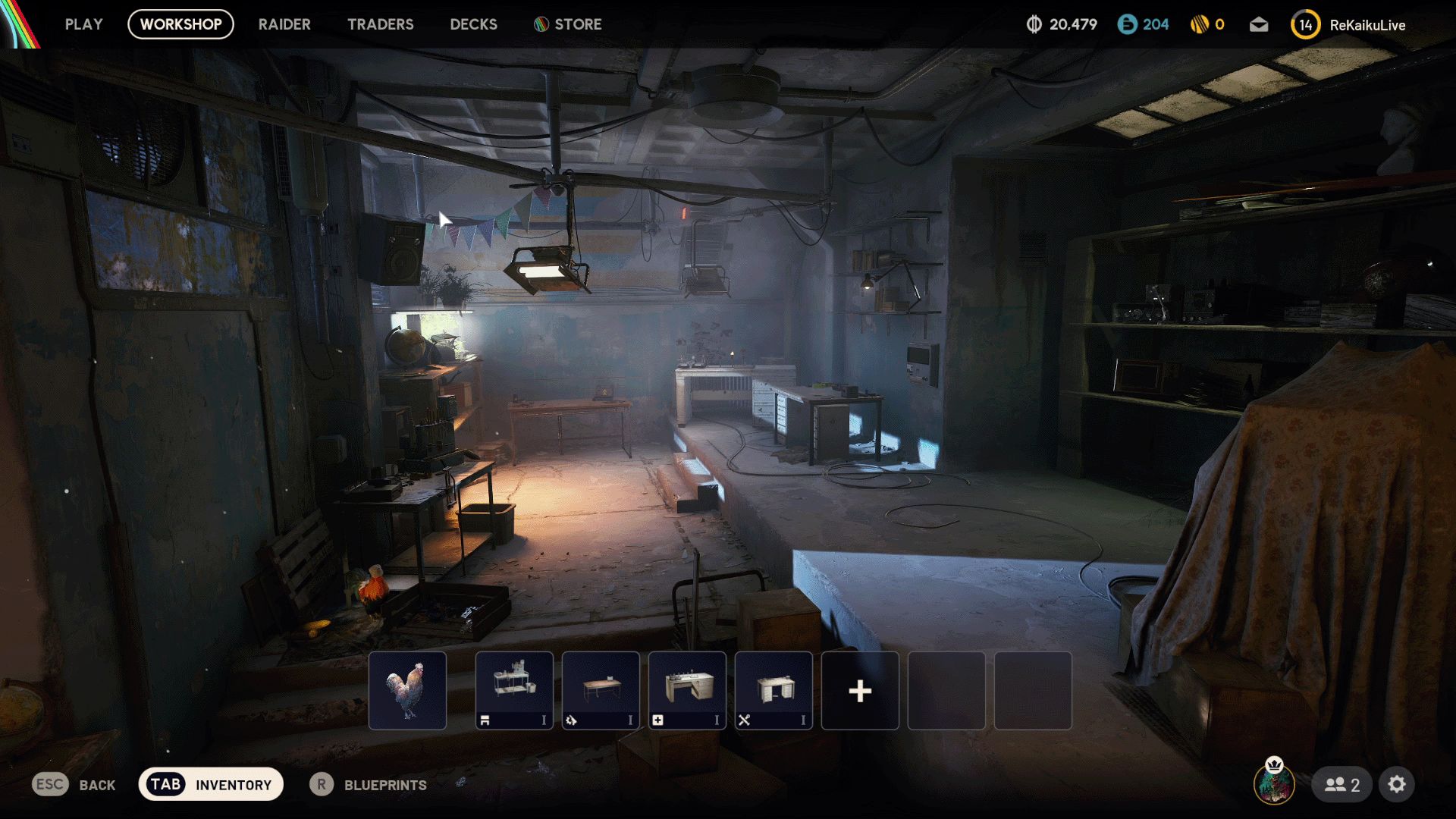
Task: Switch to the RAIDER tab
Action: (x=284, y=24)
